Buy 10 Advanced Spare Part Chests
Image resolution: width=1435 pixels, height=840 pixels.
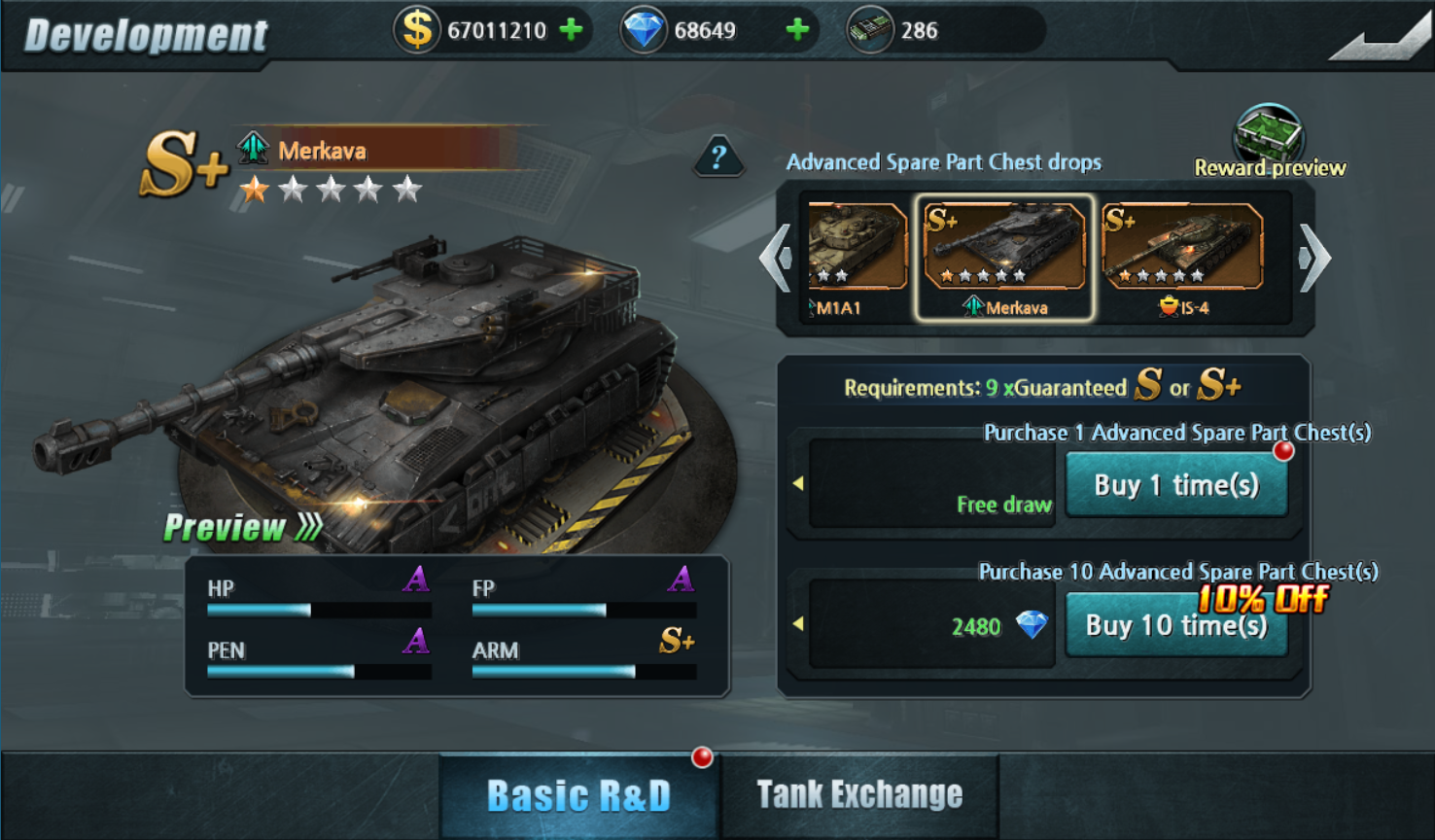[1176, 625]
